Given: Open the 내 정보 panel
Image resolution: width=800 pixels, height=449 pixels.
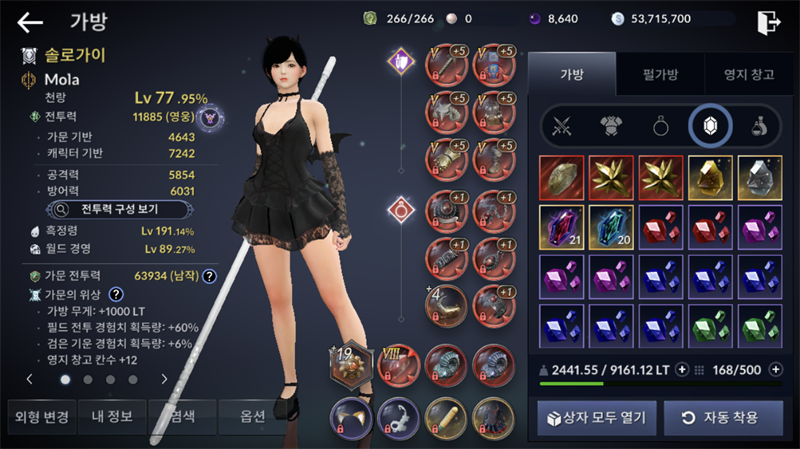Looking at the screenshot, I should (x=109, y=417).
